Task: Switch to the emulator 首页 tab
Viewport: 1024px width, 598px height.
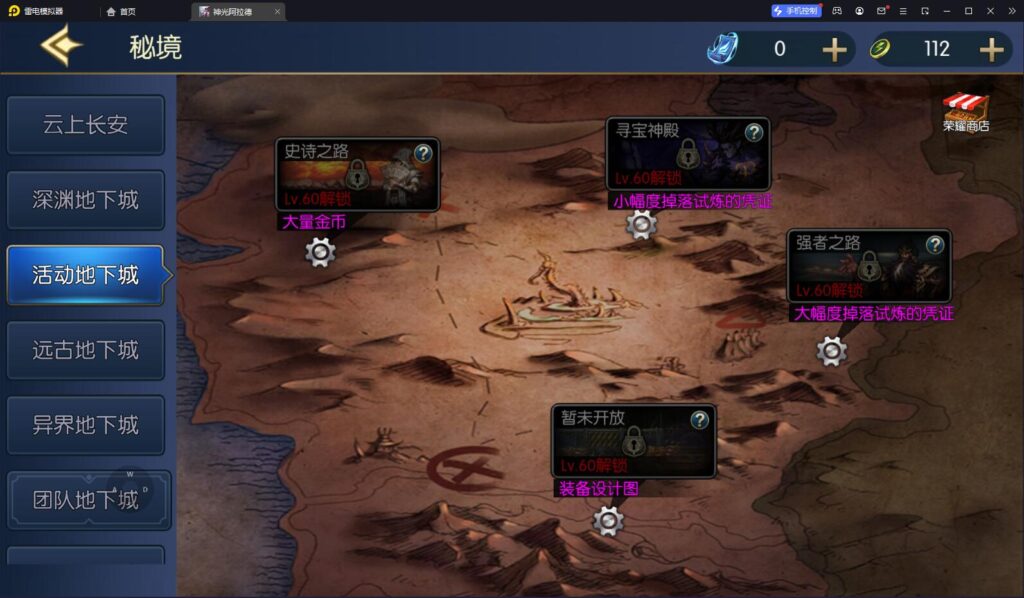Action: pyautogui.click(x=121, y=11)
